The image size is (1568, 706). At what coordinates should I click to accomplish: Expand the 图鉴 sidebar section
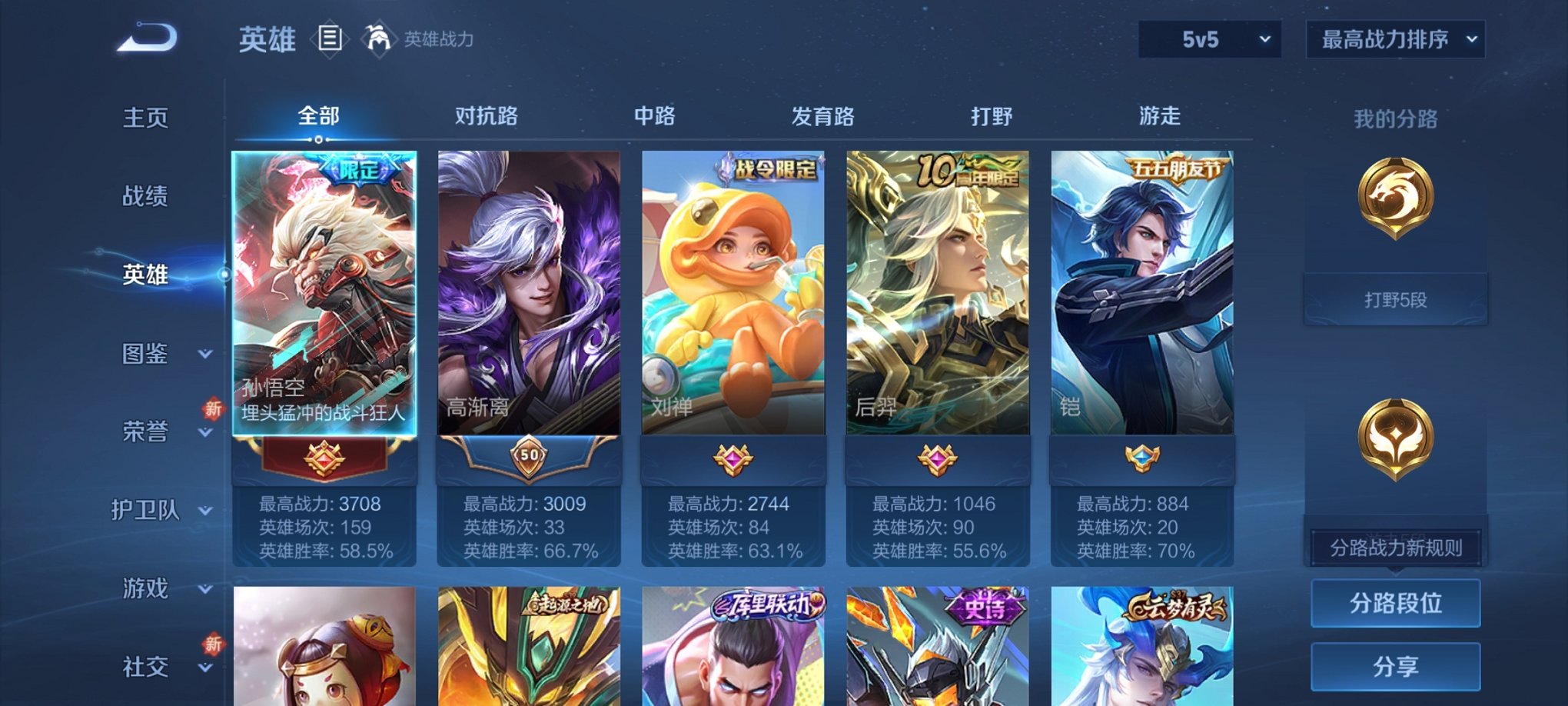tap(146, 355)
